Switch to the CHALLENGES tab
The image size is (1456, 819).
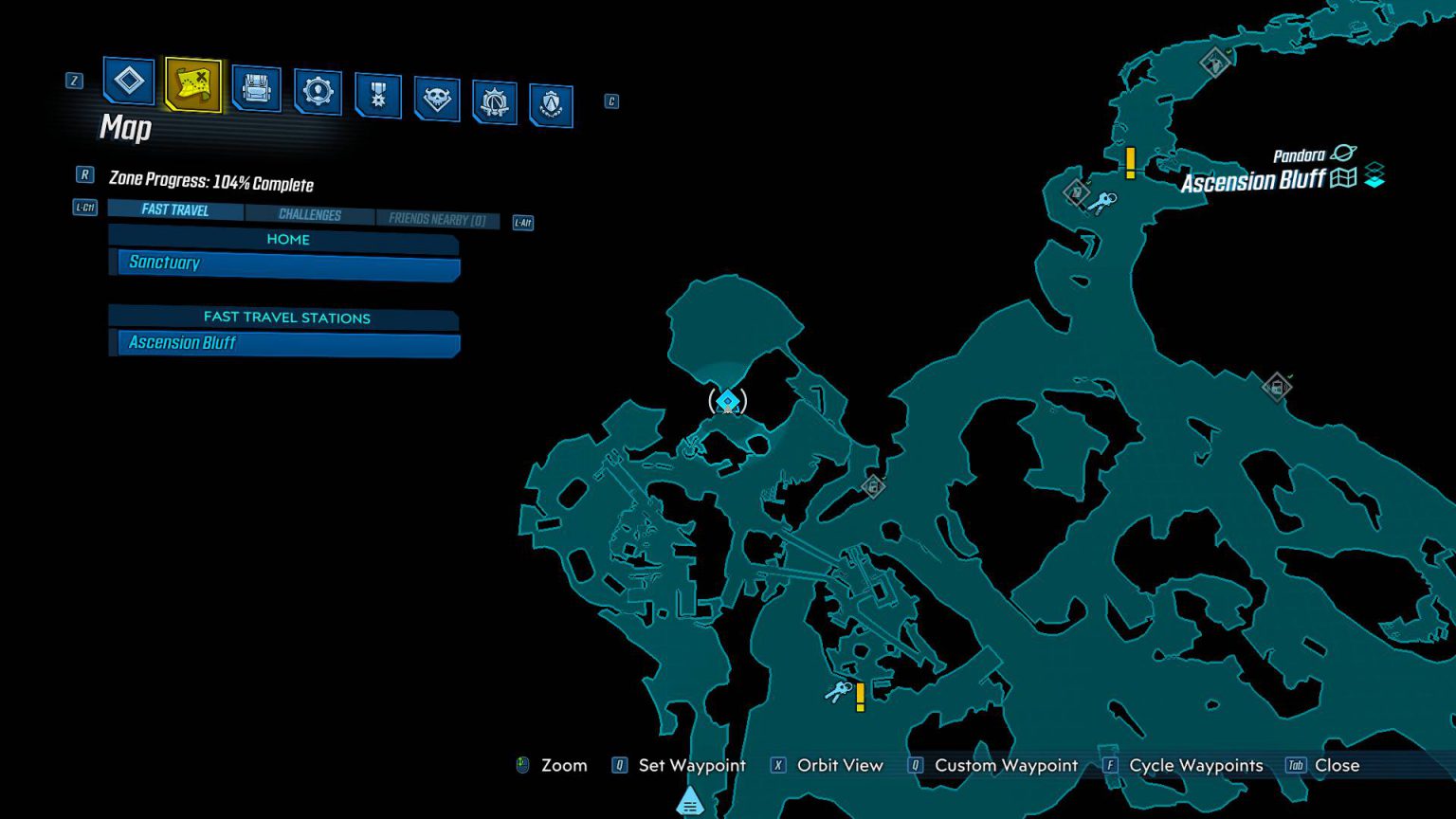[x=313, y=215]
